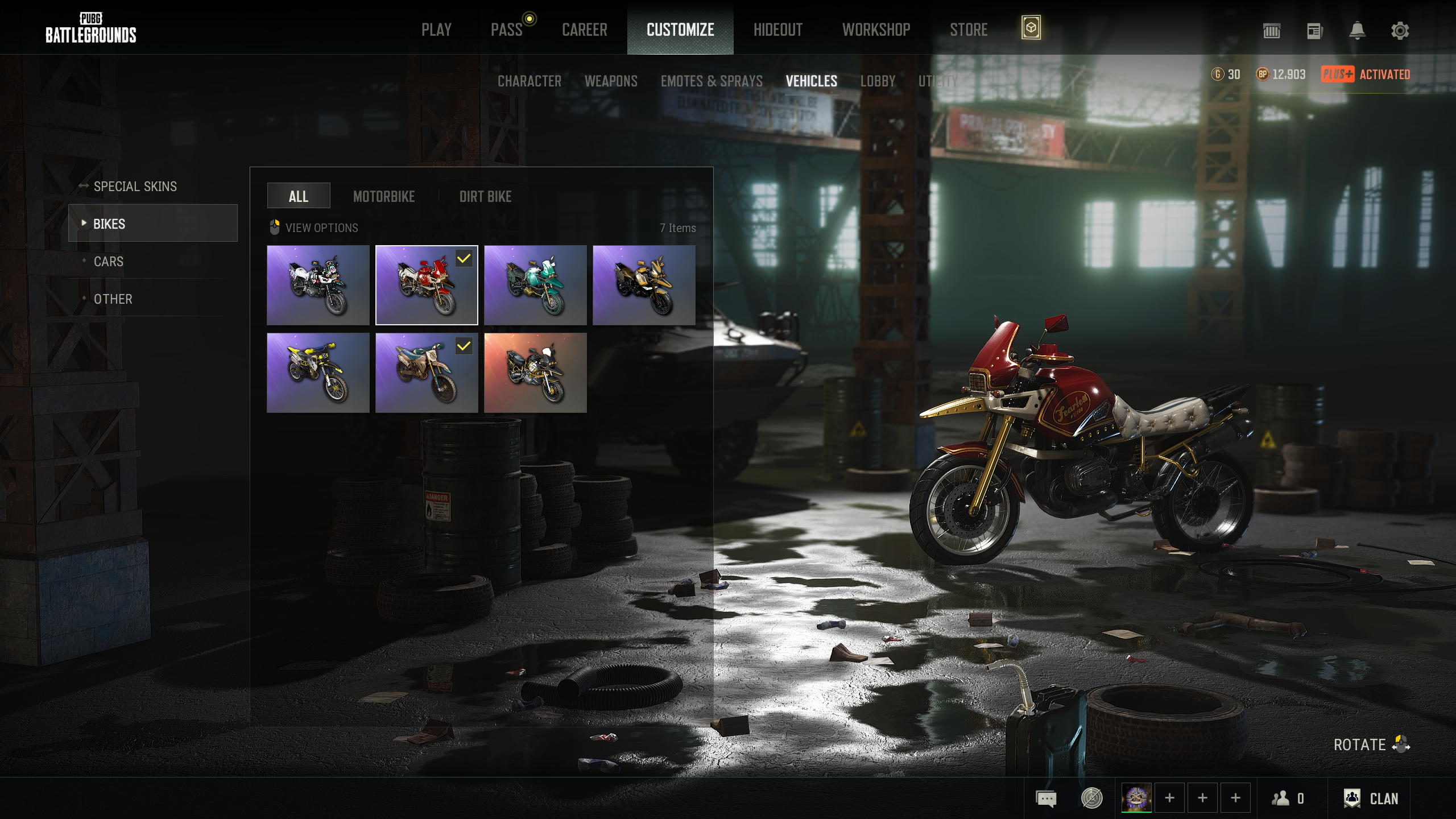The width and height of the screenshot is (1456, 819).
Task: Filter by Dirt Bike skins
Action: coord(485,197)
